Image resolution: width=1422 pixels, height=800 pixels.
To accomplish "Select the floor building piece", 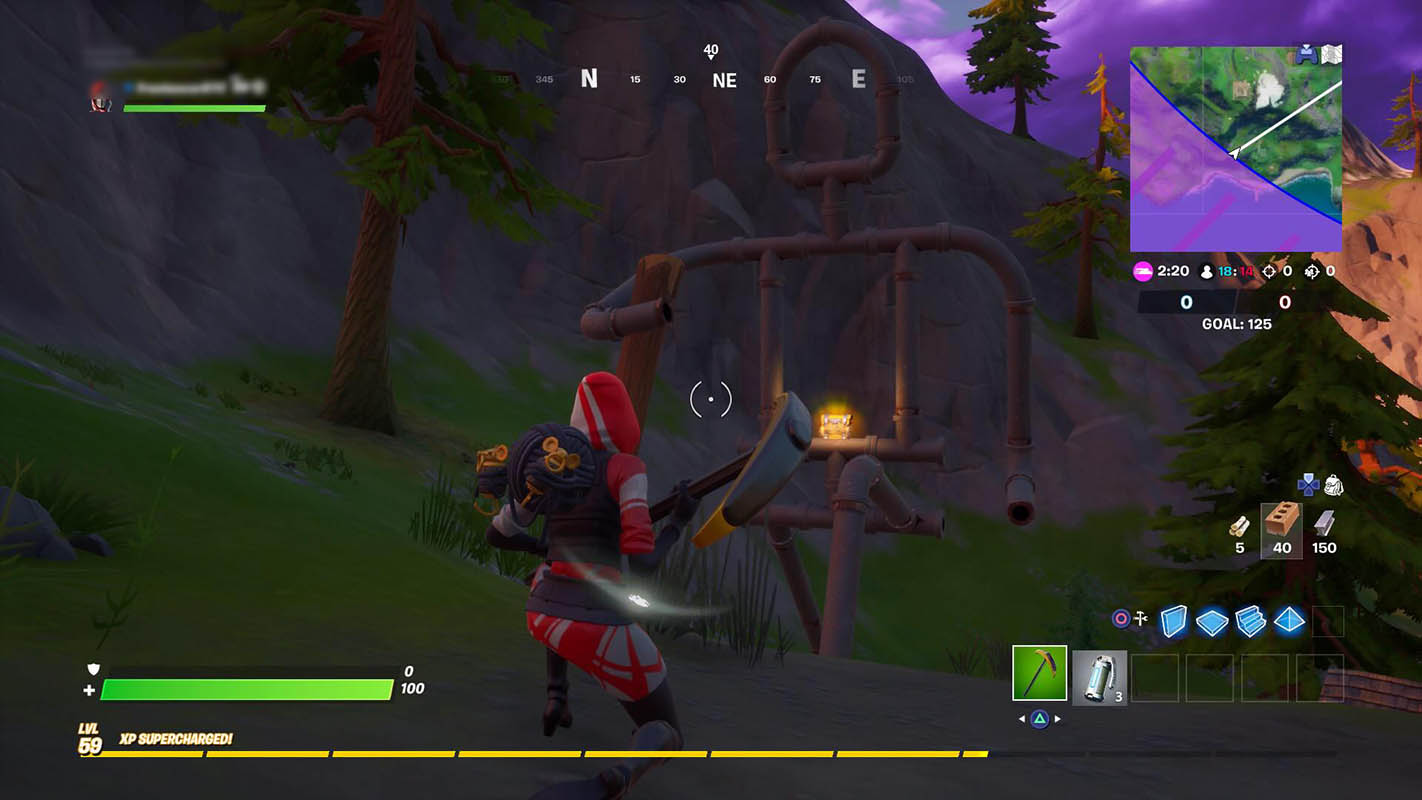I will tap(1211, 622).
